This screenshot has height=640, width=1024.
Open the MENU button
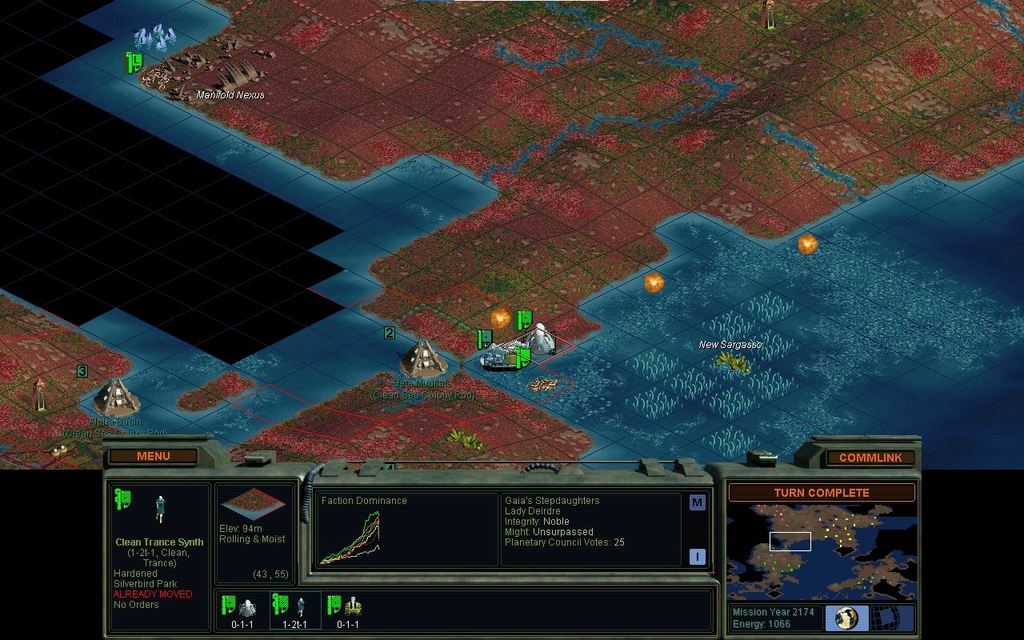coord(153,456)
